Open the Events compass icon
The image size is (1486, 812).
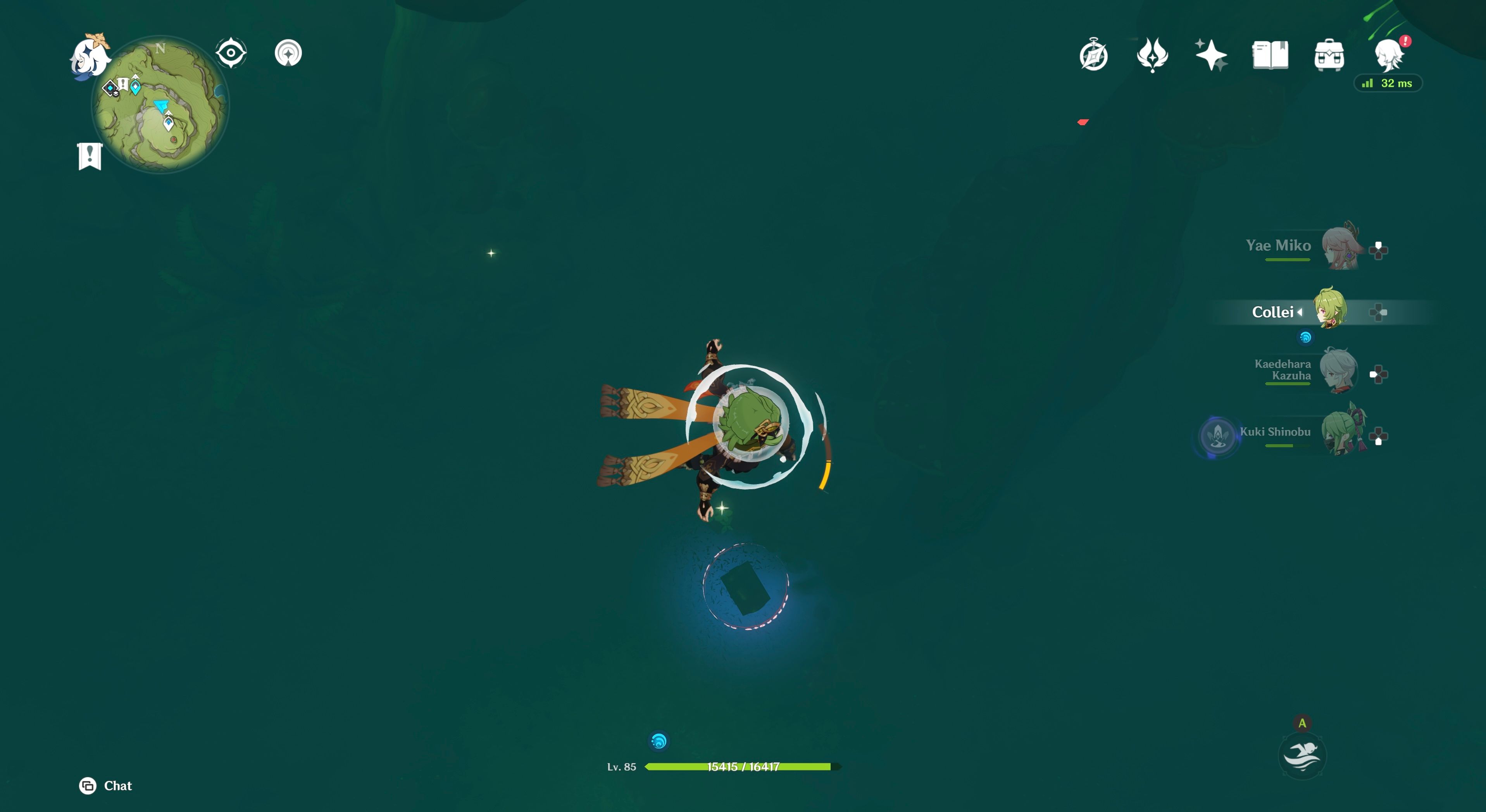[1093, 55]
